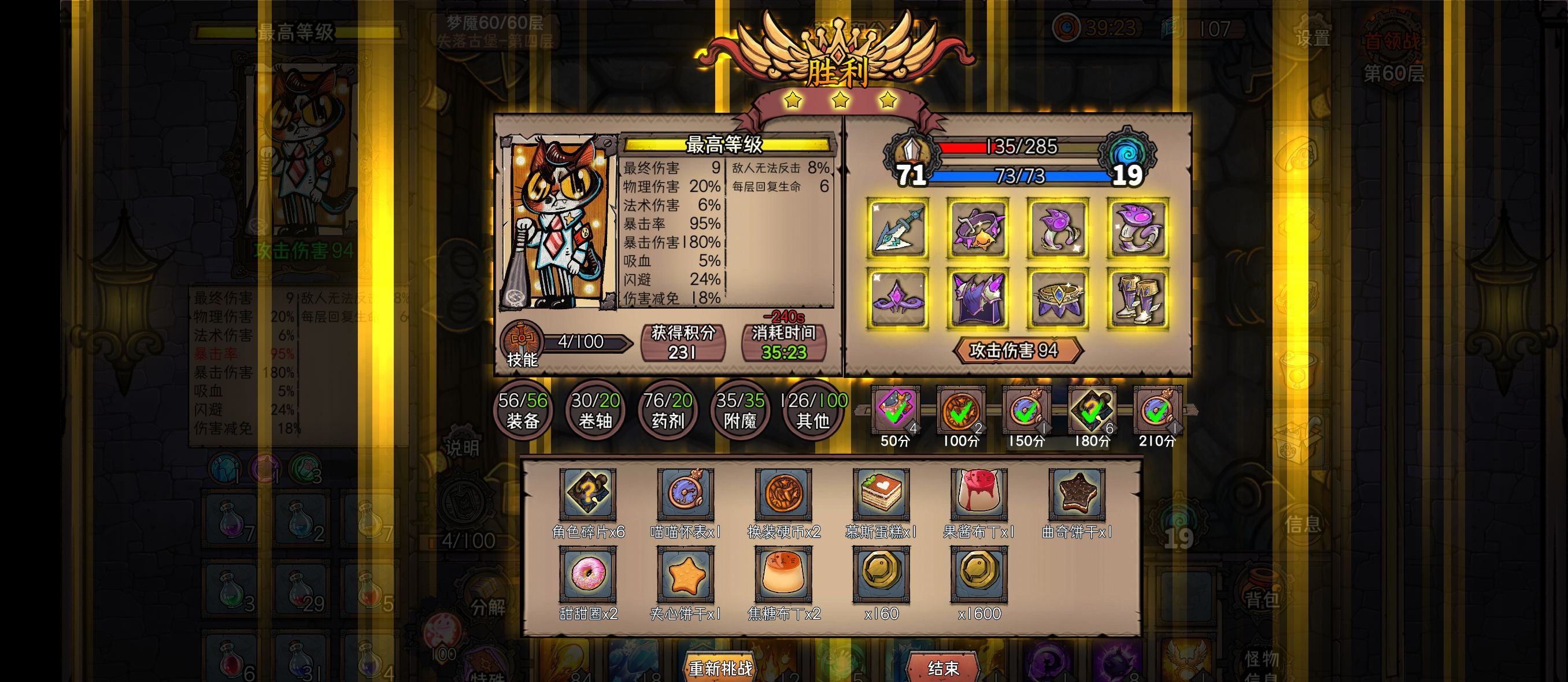Image resolution: width=1568 pixels, height=682 pixels.
Task: Select the 药剂 category circle
Action: click(x=667, y=409)
